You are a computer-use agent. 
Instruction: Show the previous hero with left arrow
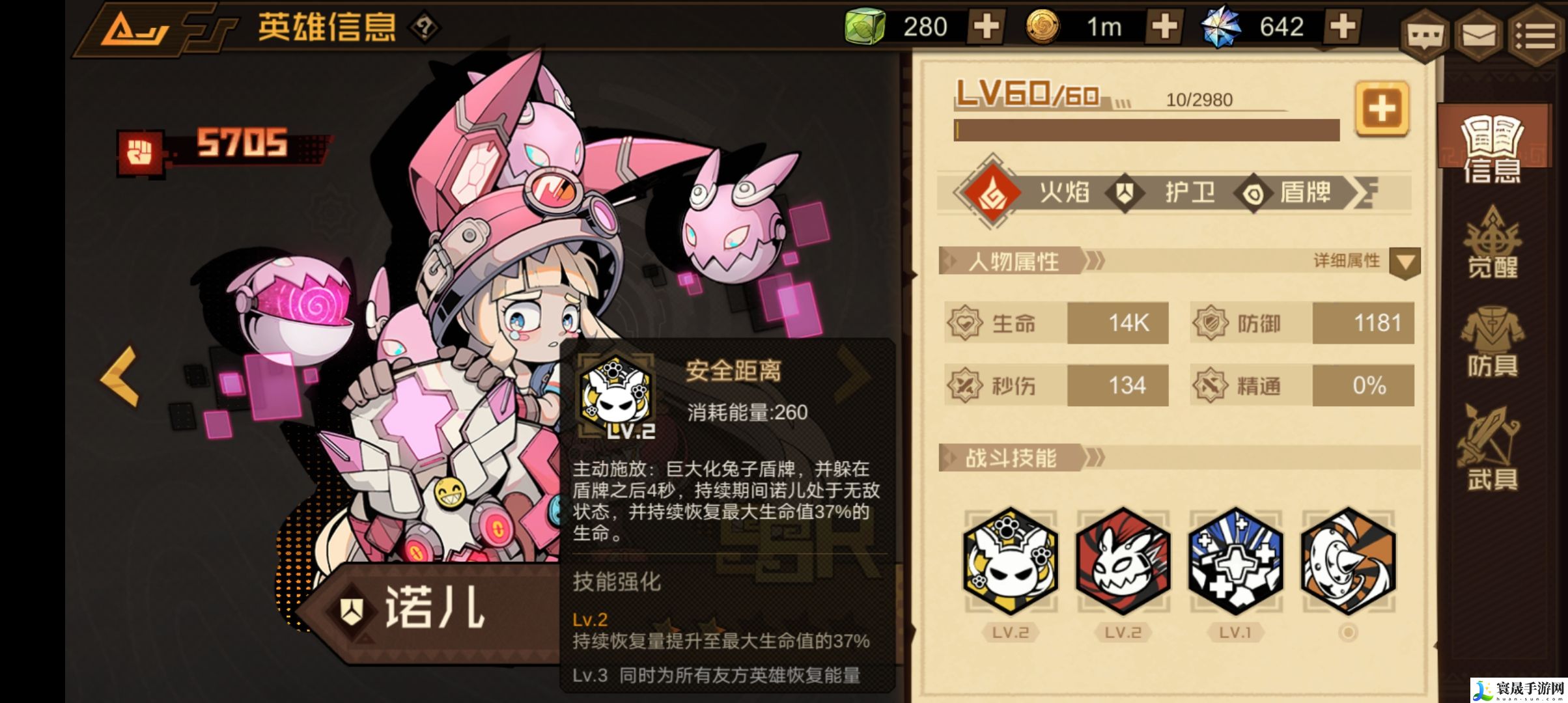[120, 376]
